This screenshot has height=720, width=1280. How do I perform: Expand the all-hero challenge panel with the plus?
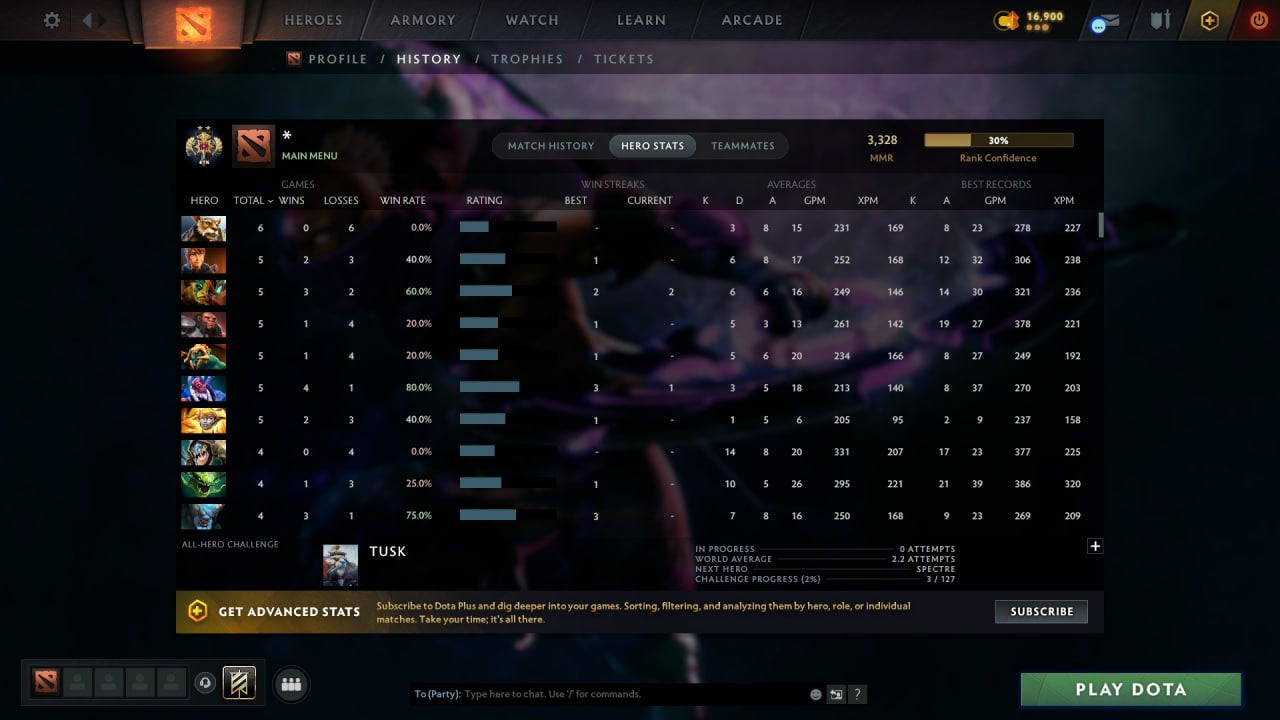(1095, 546)
